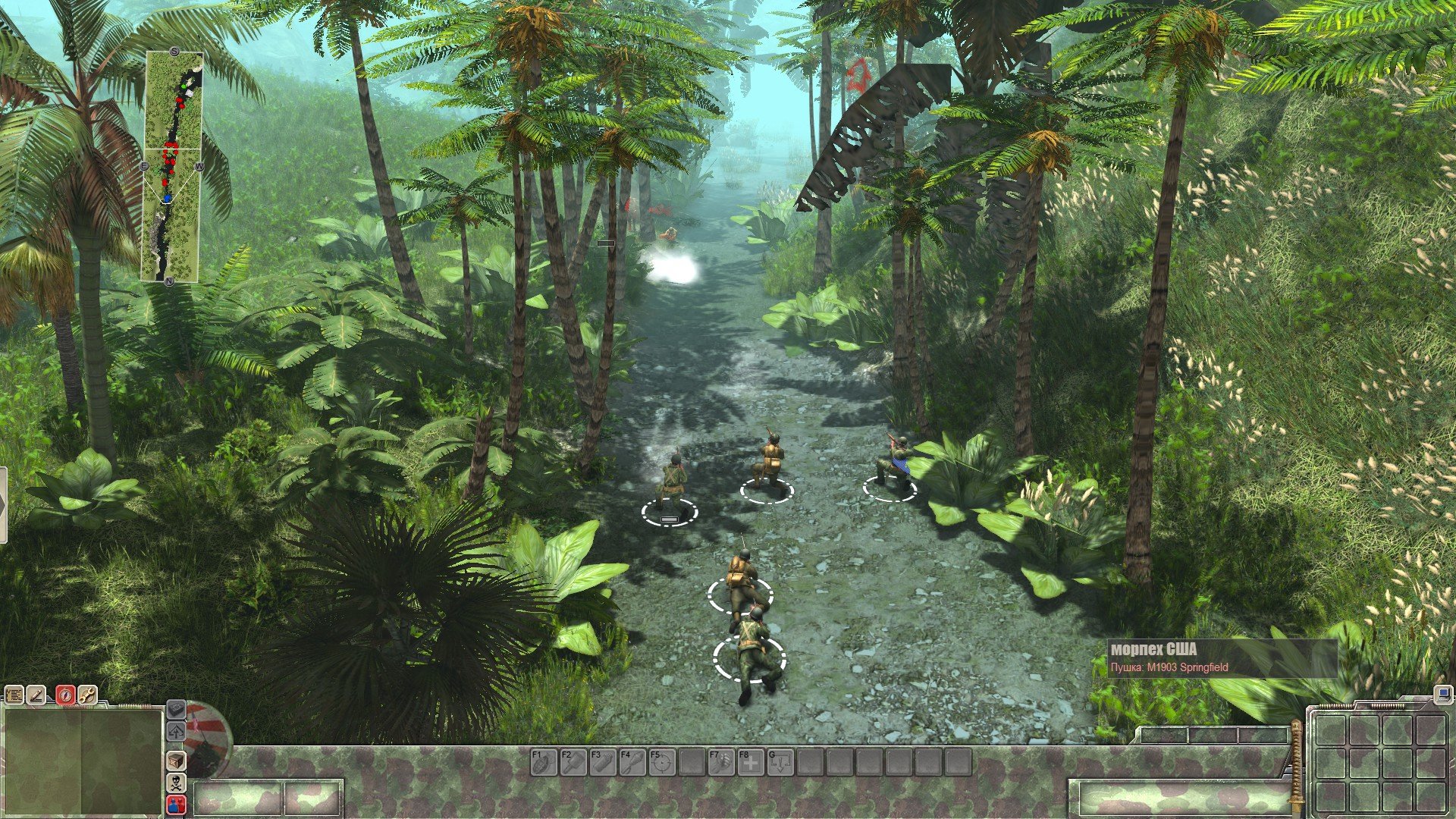This screenshot has height=819, width=1456.
Task: Choose the F2 anti-tank grenade slot
Action: [573, 762]
